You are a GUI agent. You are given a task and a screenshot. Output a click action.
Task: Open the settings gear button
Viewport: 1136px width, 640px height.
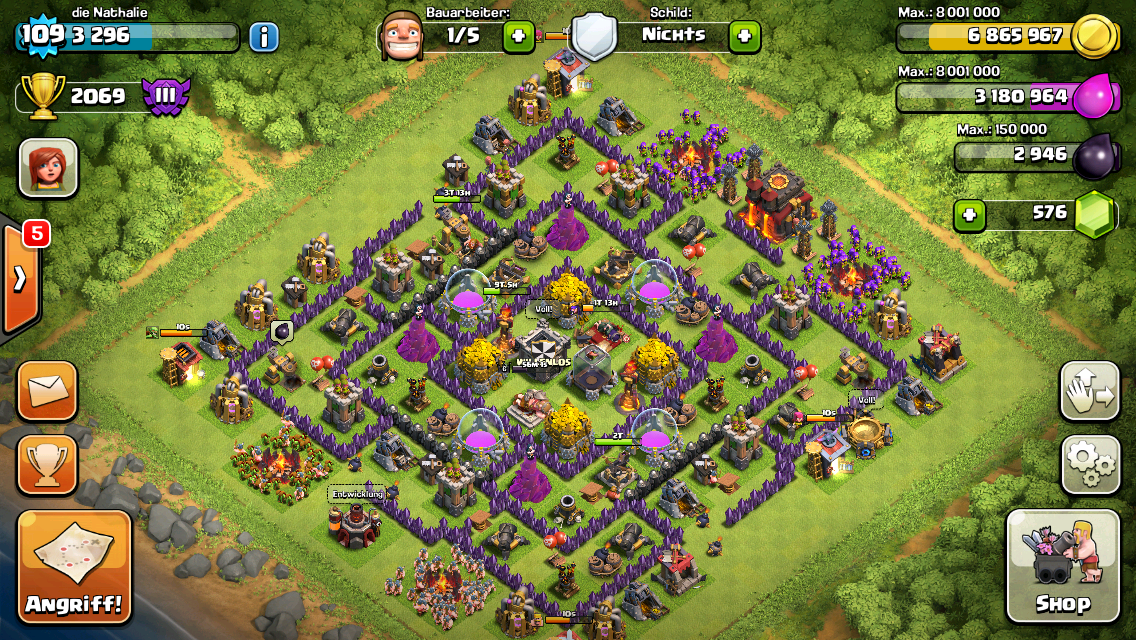click(x=1089, y=464)
